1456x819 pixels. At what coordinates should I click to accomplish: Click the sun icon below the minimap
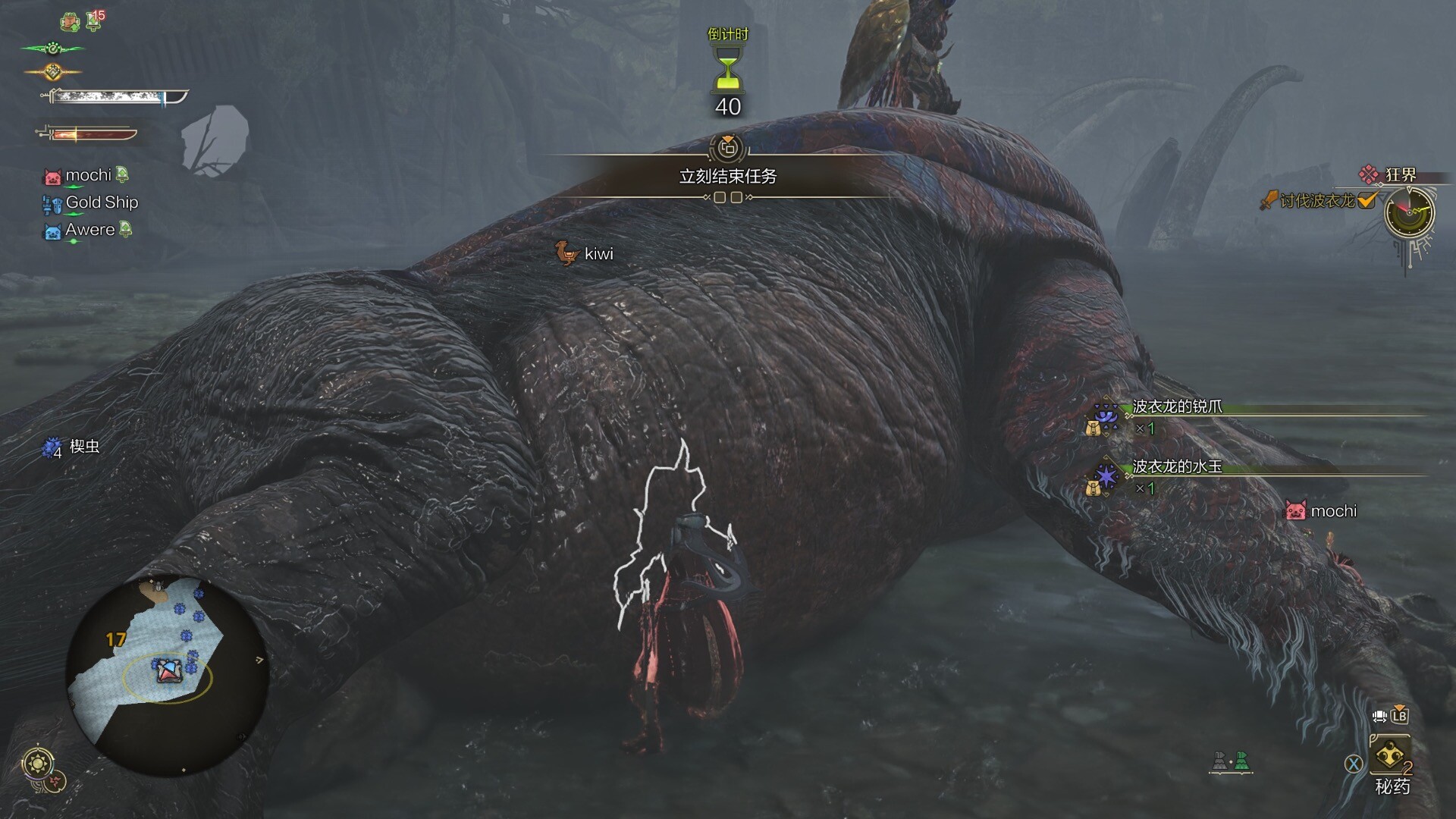point(36,762)
